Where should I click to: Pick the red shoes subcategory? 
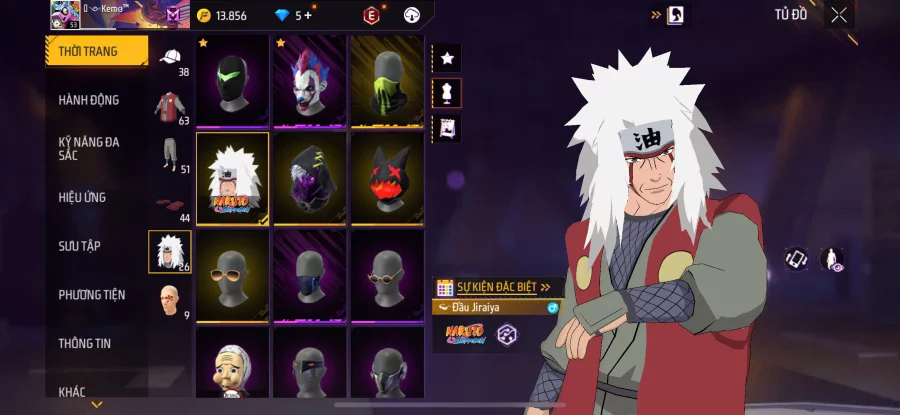pos(170,204)
